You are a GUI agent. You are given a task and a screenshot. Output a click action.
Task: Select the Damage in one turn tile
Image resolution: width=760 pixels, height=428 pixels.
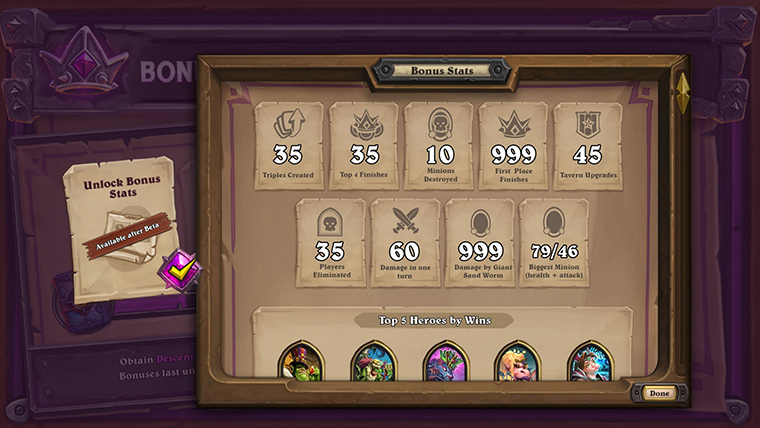(x=405, y=243)
